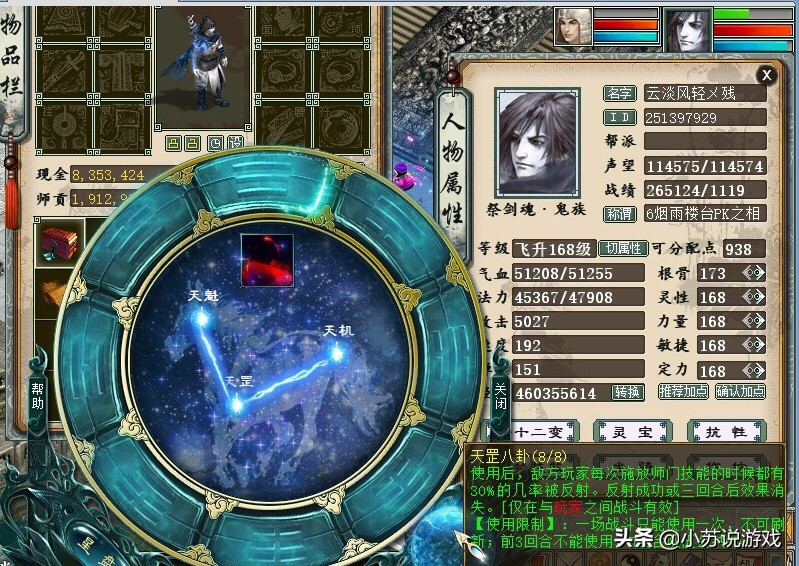The width and height of the screenshot is (799, 566).
Task: Select the 天机 star node
Action: (x=337, y=352)
